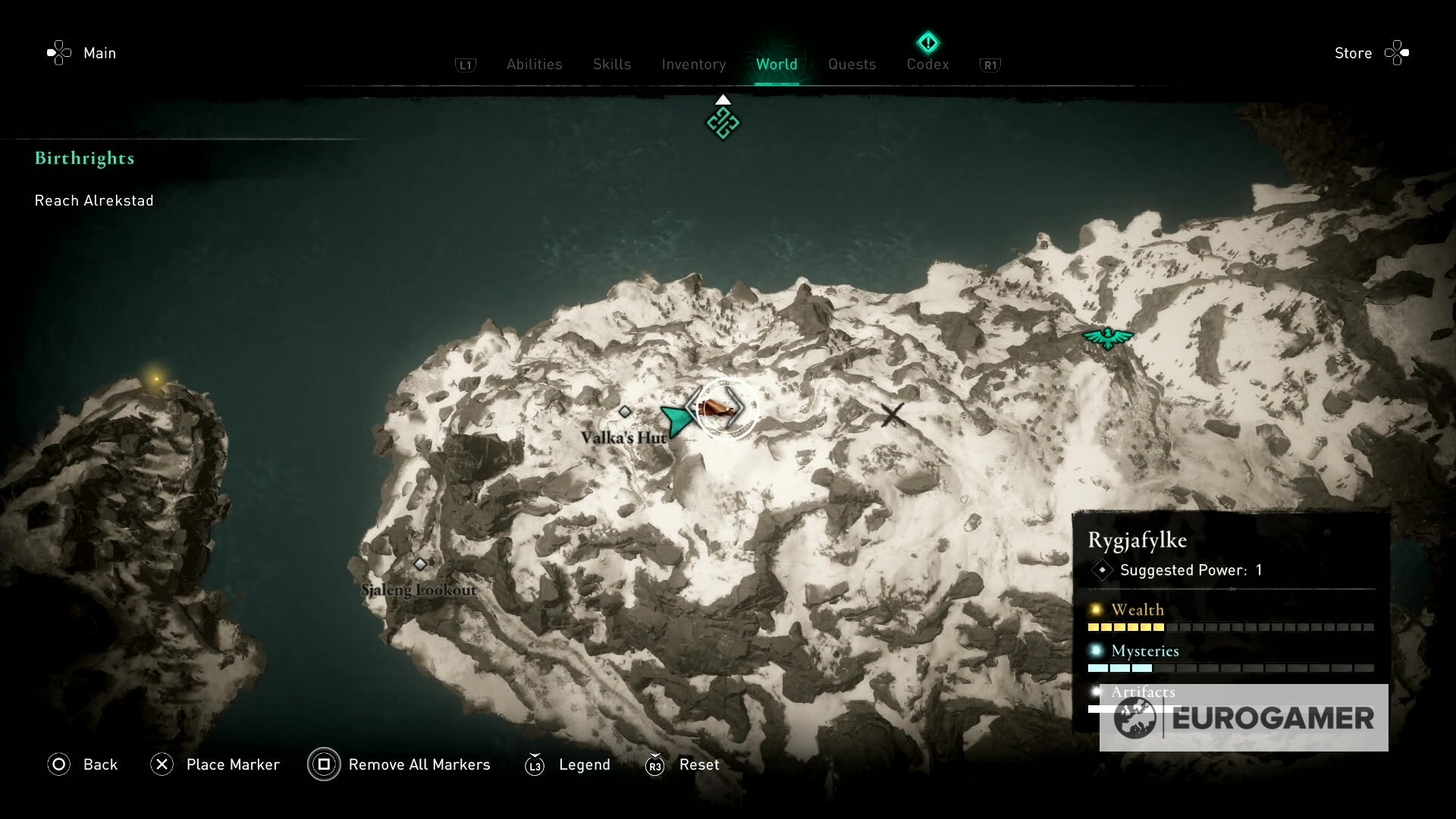Image resolution: width=1456 pixels, height=819 pixels.
Task: Switch to the Skills tab
Action: point(611,64)
